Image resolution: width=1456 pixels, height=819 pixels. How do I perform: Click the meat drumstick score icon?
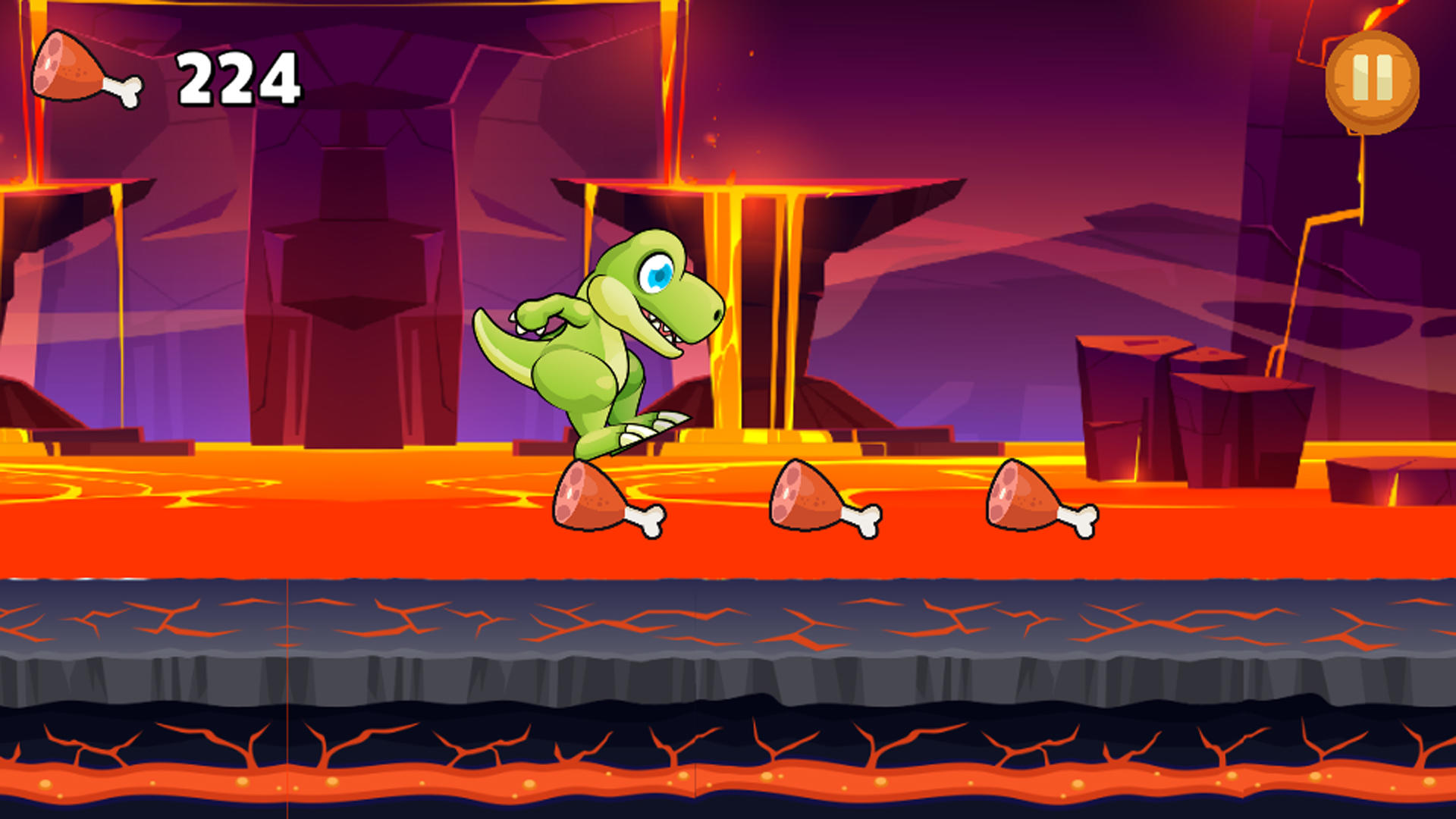click(80, 72)
